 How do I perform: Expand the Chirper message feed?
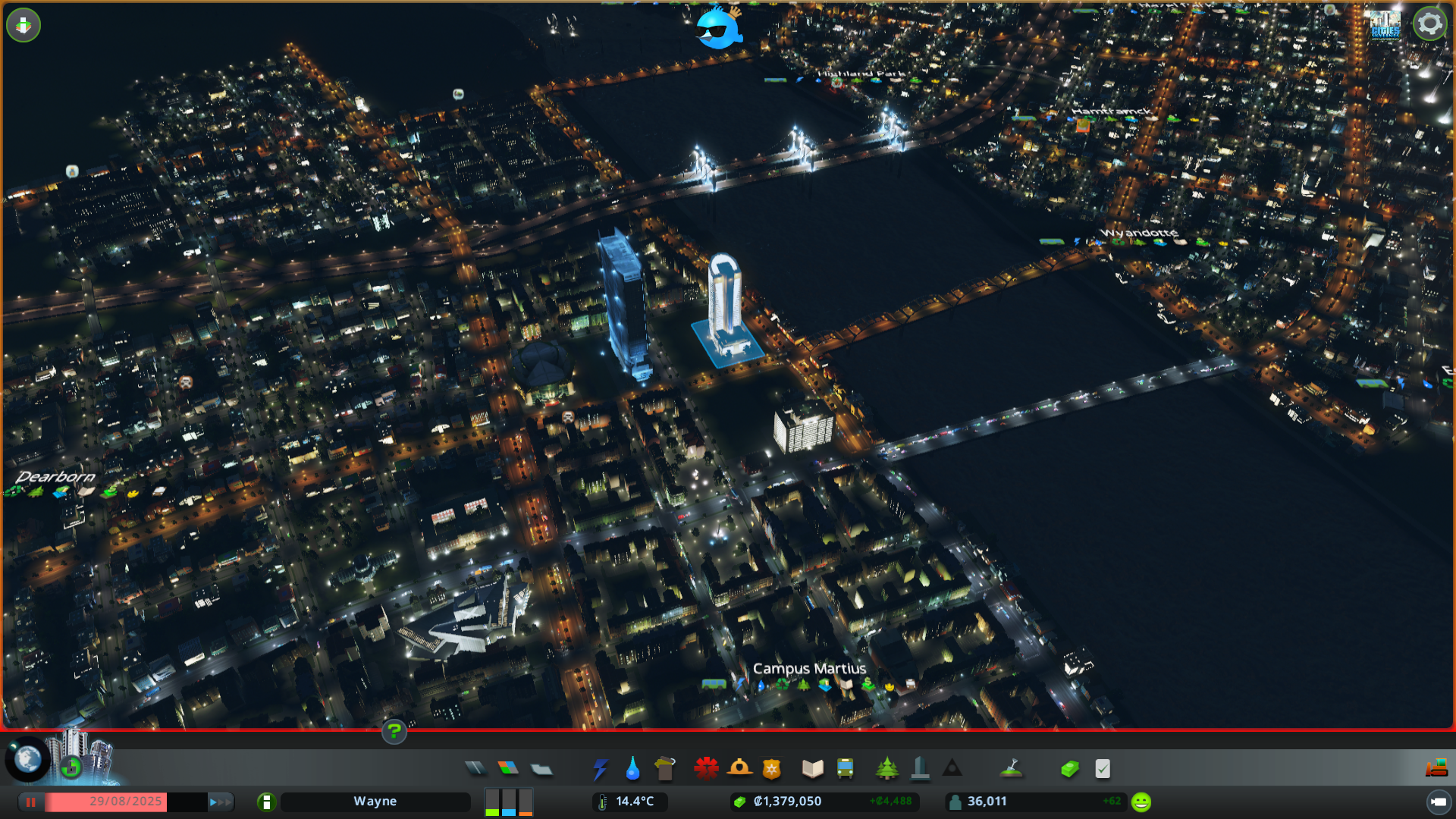[717, 30]
